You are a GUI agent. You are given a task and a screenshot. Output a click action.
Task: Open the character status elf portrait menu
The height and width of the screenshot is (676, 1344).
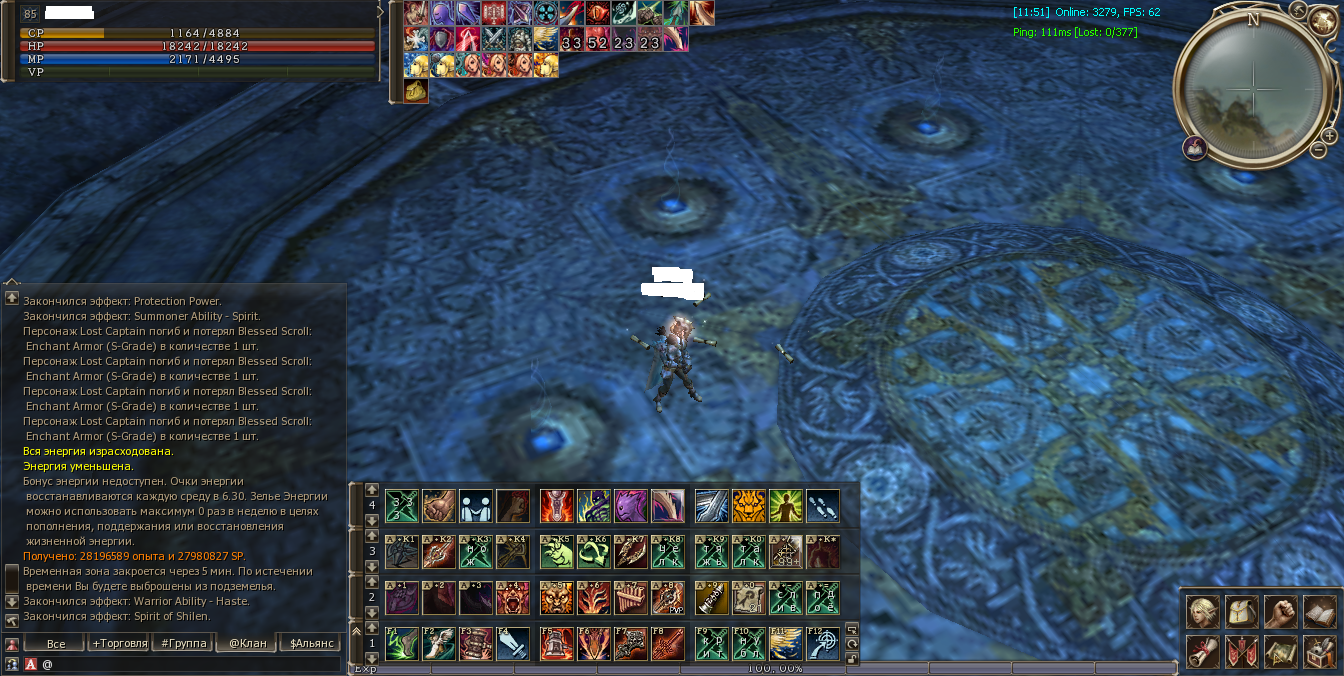(1202, 612)
